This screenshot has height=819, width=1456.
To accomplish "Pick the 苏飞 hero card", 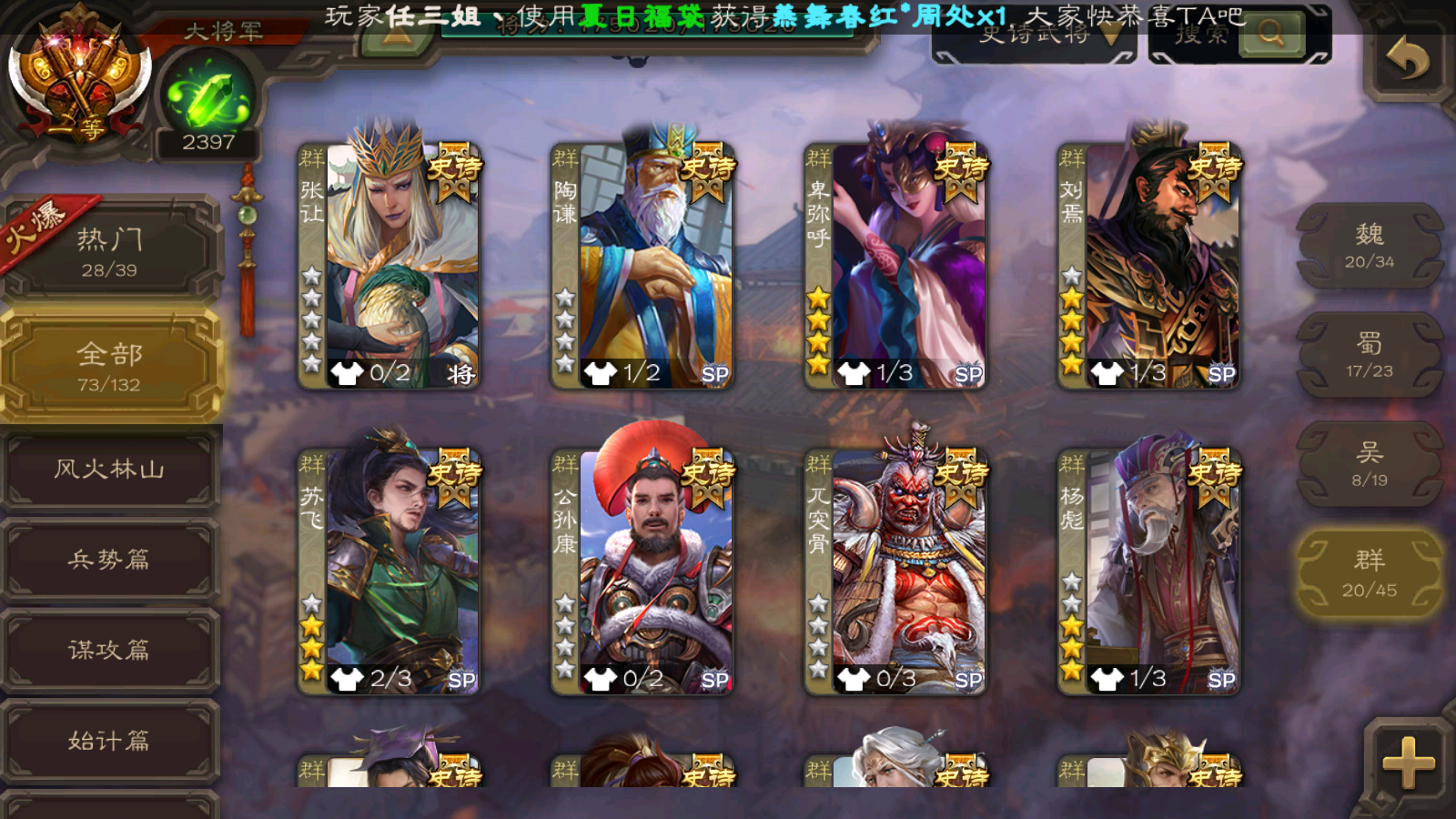I will point(389,571).
